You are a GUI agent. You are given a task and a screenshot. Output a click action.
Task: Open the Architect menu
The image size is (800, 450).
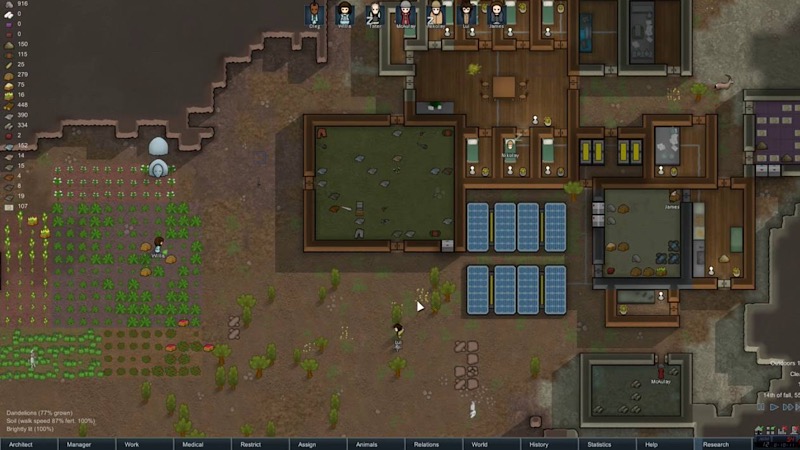pyautogui.click(x=21, y=444)
